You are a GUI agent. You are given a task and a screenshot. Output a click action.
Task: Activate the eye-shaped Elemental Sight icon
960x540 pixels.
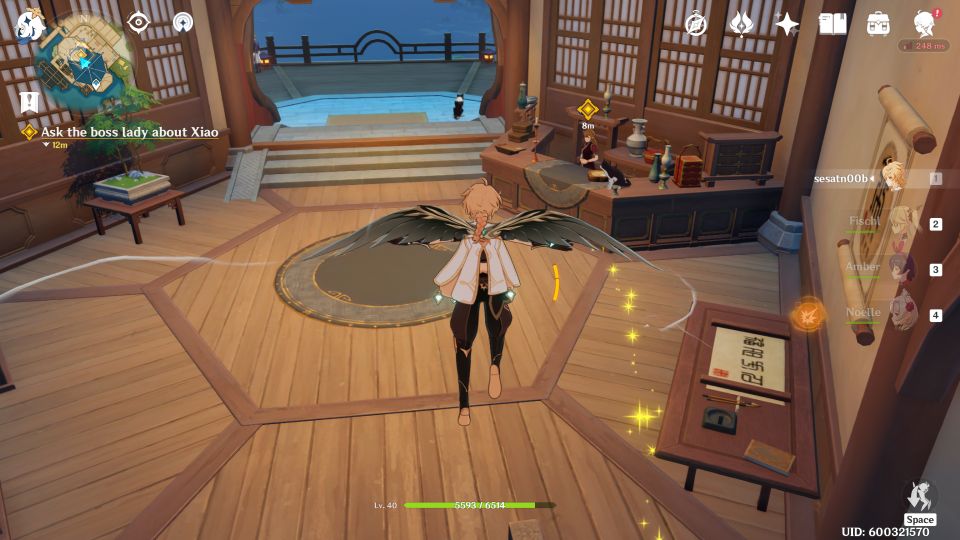[x=138, y=23]
